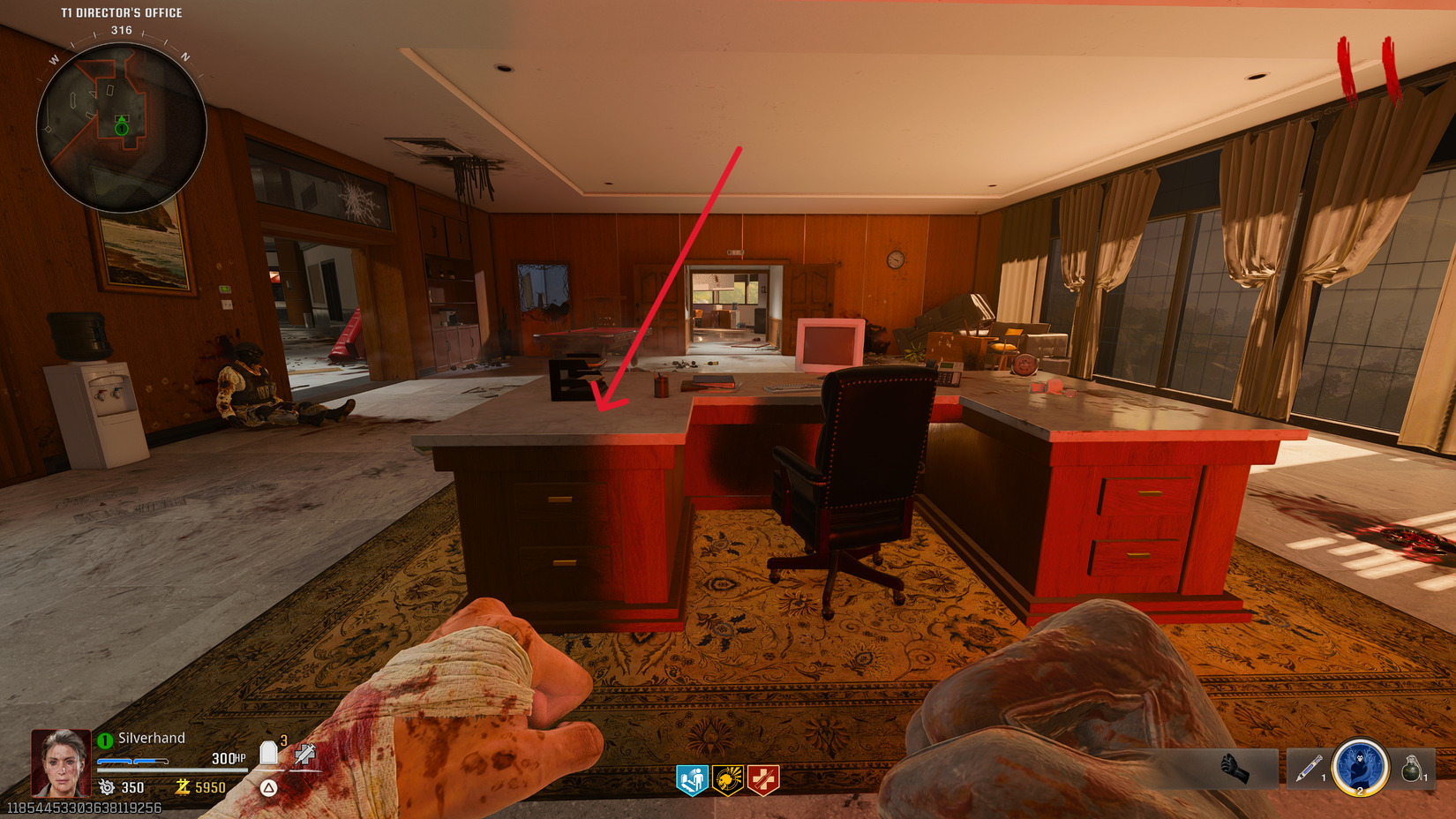Click the player marker on the minimap
This screenshot has width=1456, height=819.
(x=121, y=124)
